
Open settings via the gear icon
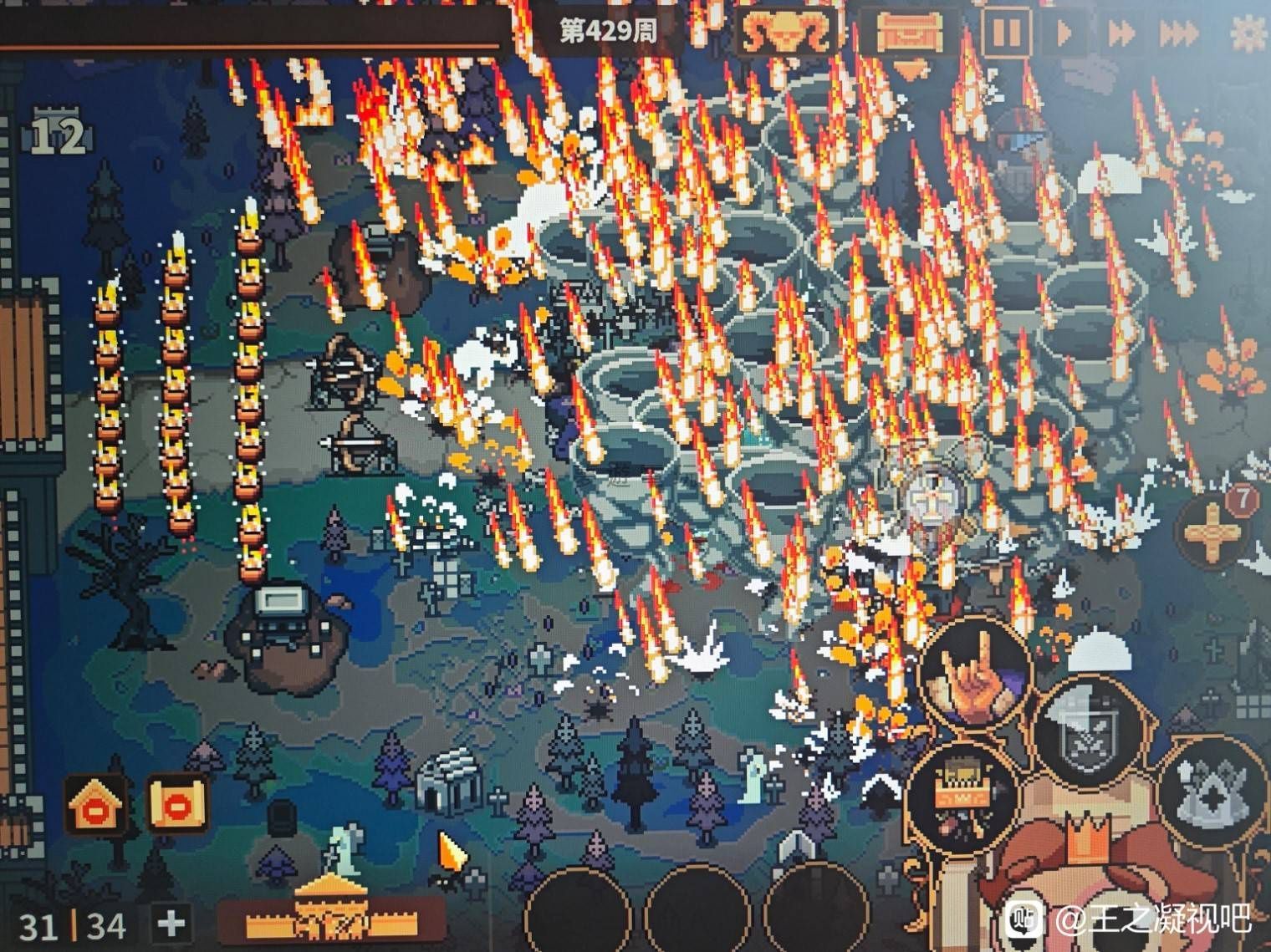click(x=1250, y=33)
